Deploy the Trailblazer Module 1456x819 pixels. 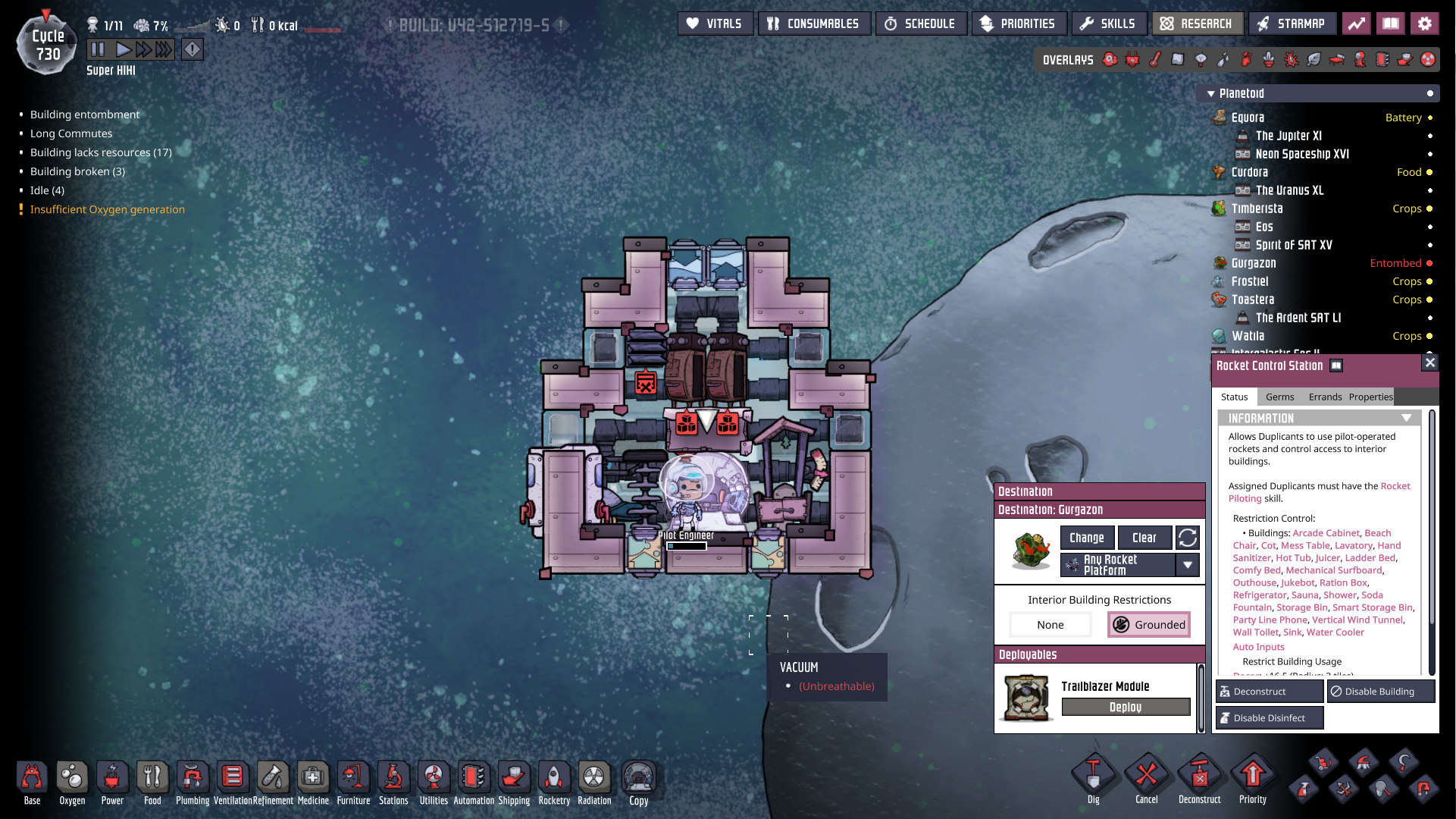tap(1125, 707)
